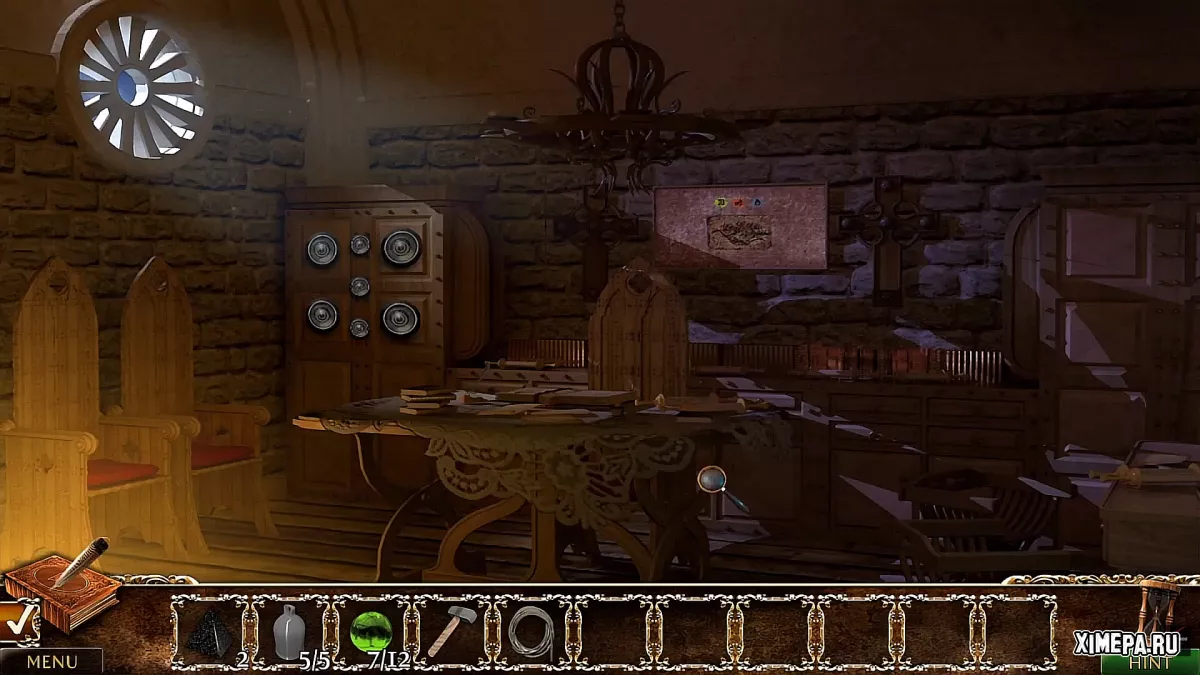Choose the hammer from the inventory
The height and width of the screenshot is (675, 1200).
pos(452,632)
